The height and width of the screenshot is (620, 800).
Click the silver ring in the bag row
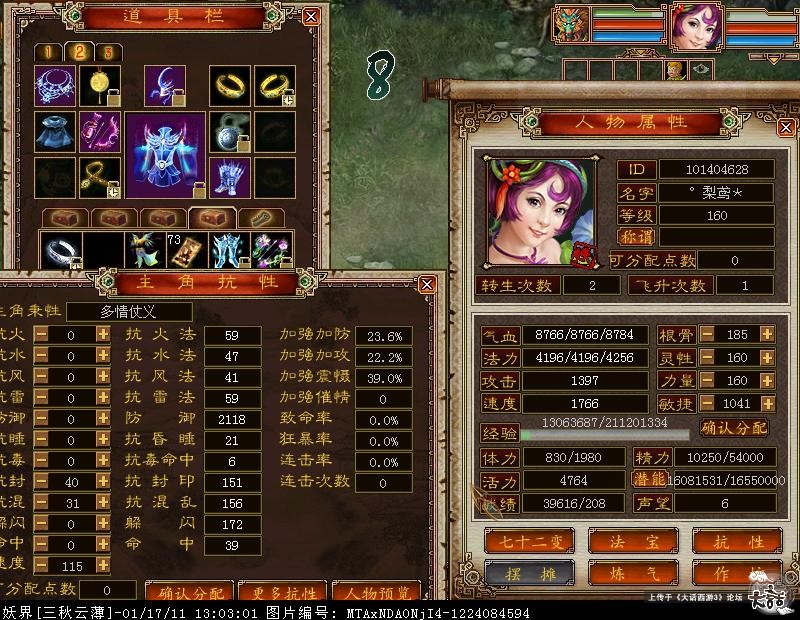[61, 250]
